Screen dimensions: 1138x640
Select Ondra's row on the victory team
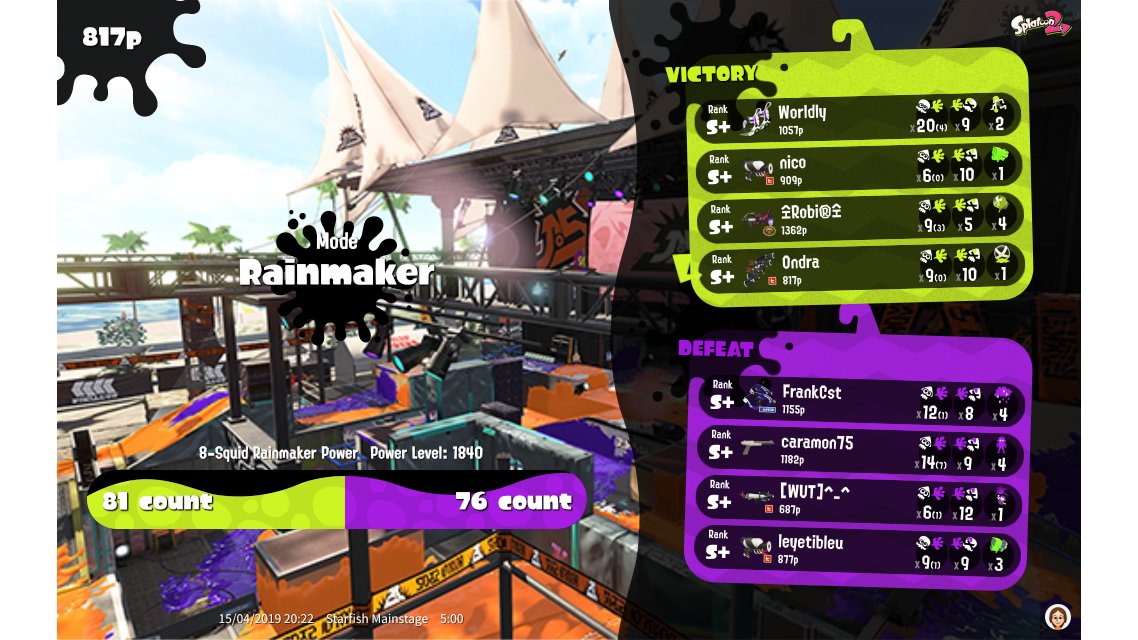(x=858, y=267)
